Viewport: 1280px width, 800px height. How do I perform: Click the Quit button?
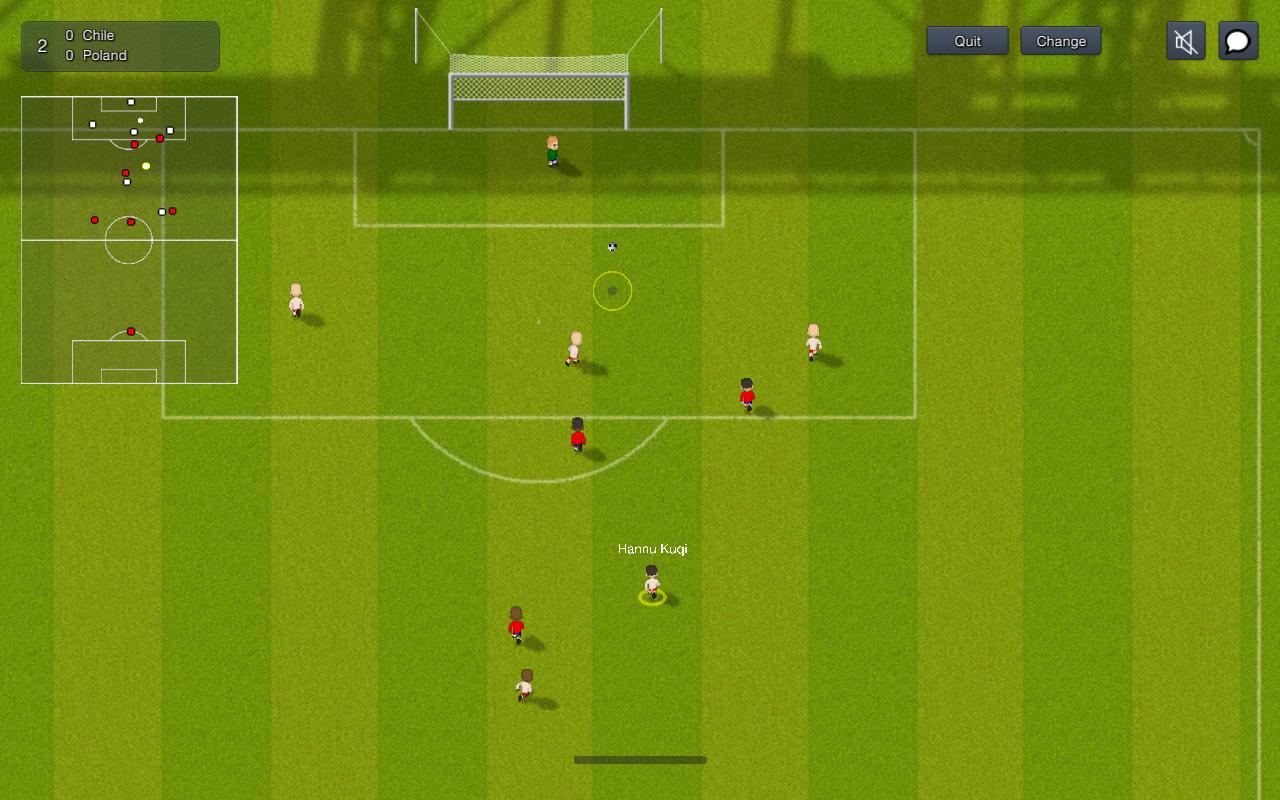click(x=966, y=41)
